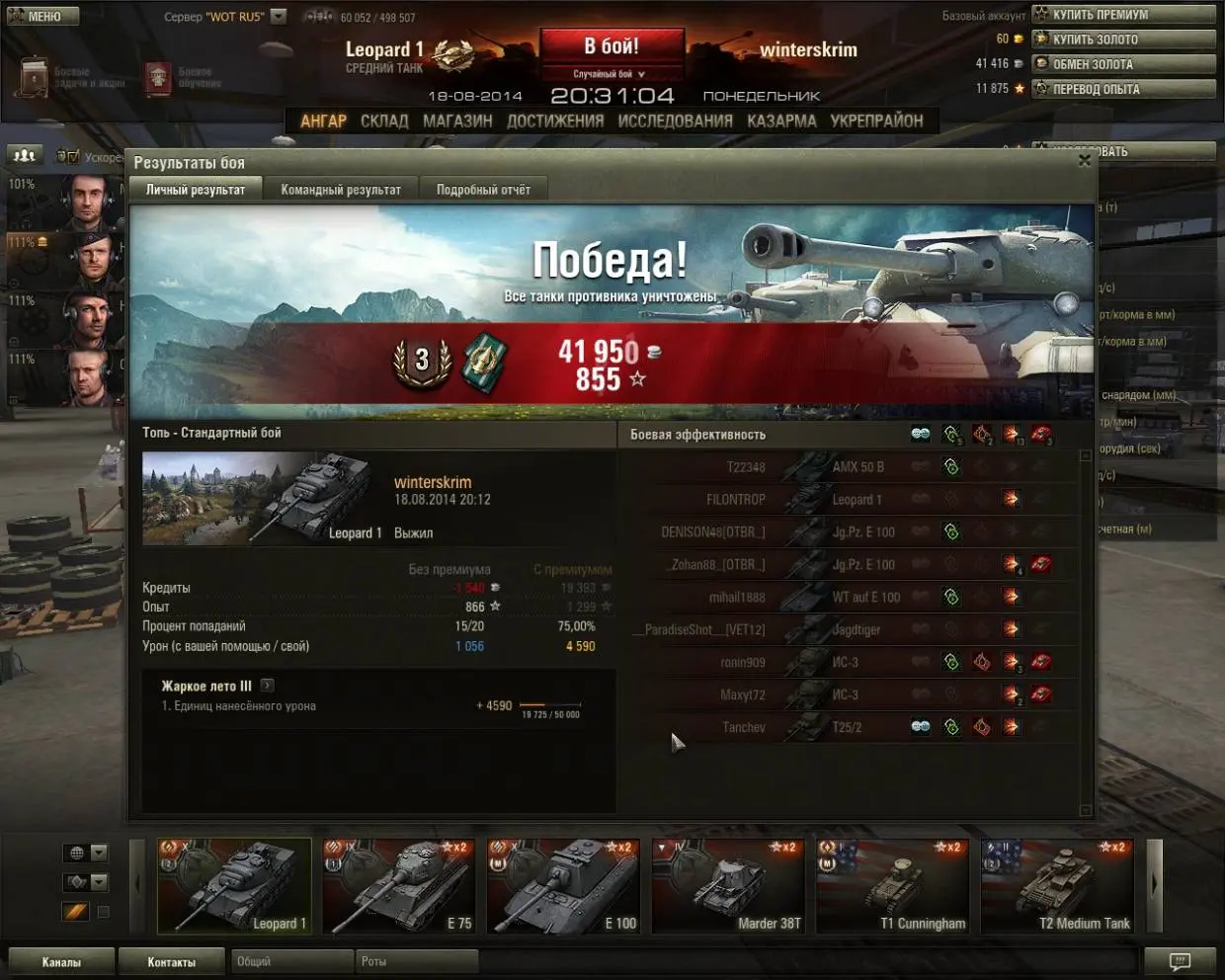Open the МЕНЮ button

[x=41, y=16]
